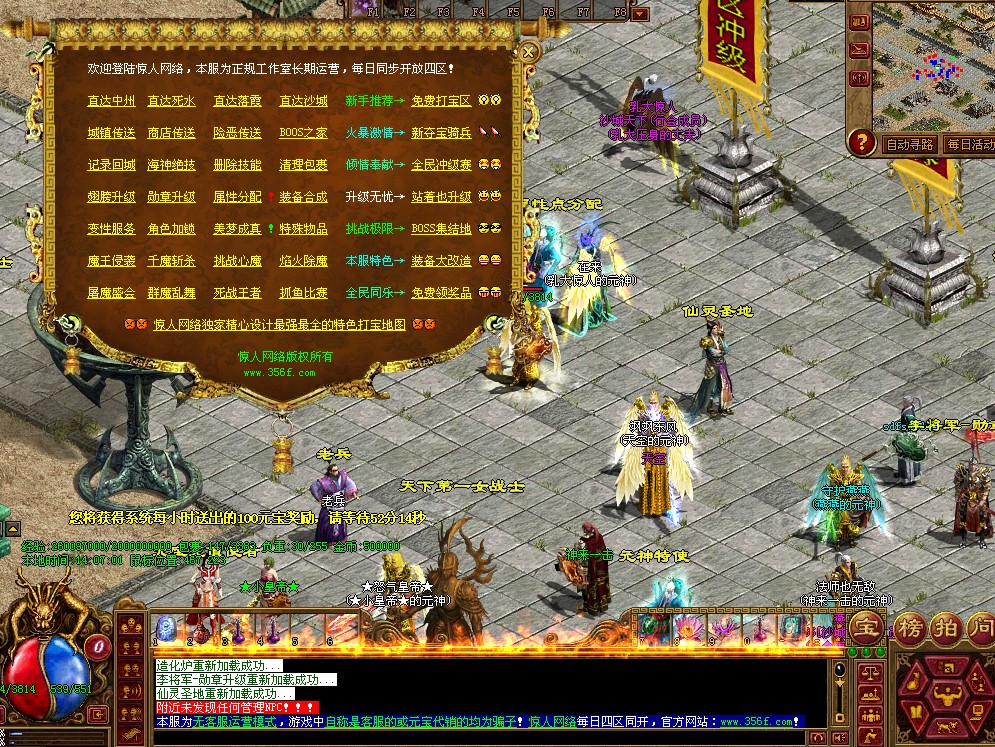Open the 免费领奖品 free prize link
The width and height of the screenshot is (995, 747).
(x=441, y=293)
